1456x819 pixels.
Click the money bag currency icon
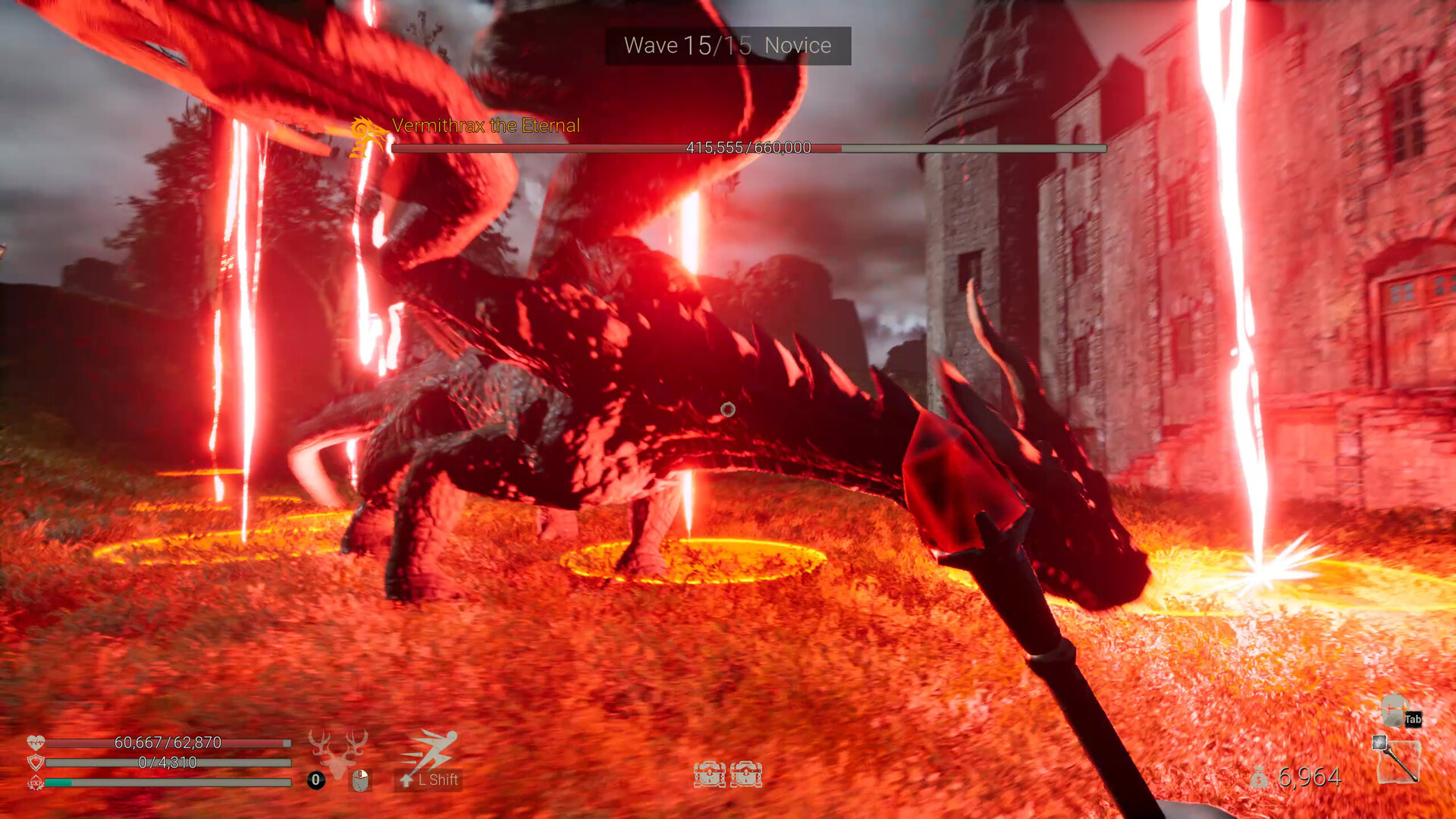(x=1259, y=777)
